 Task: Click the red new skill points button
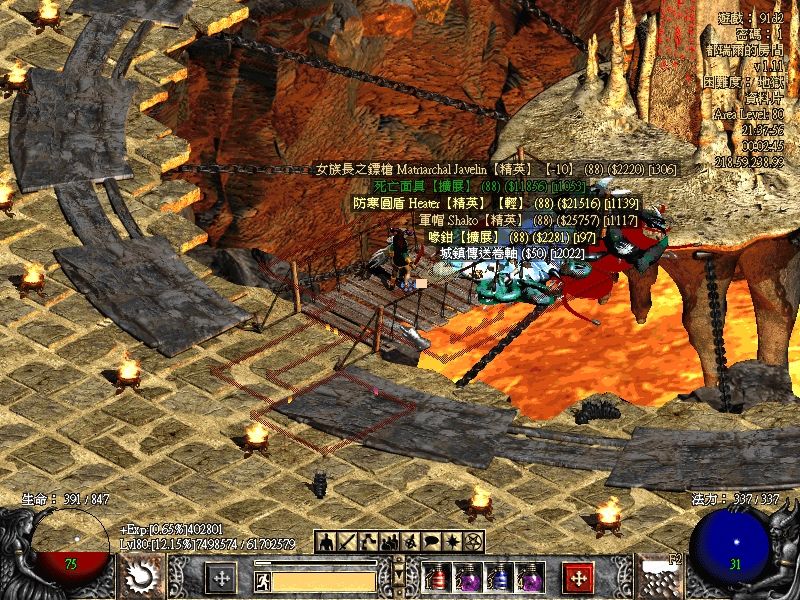coord(578,579)
